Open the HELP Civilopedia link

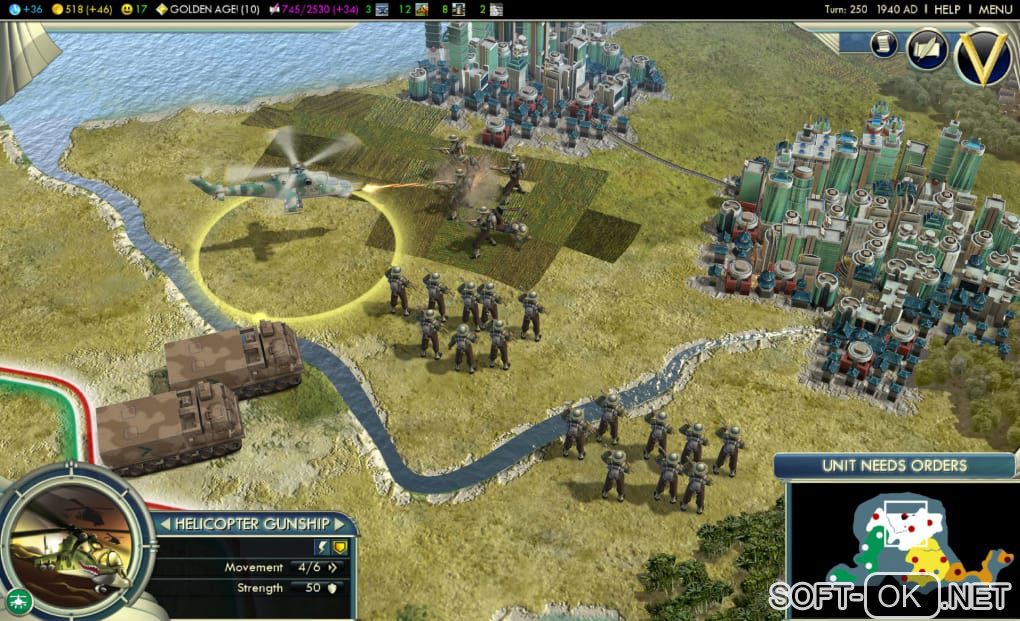click(x=946, y=9)
